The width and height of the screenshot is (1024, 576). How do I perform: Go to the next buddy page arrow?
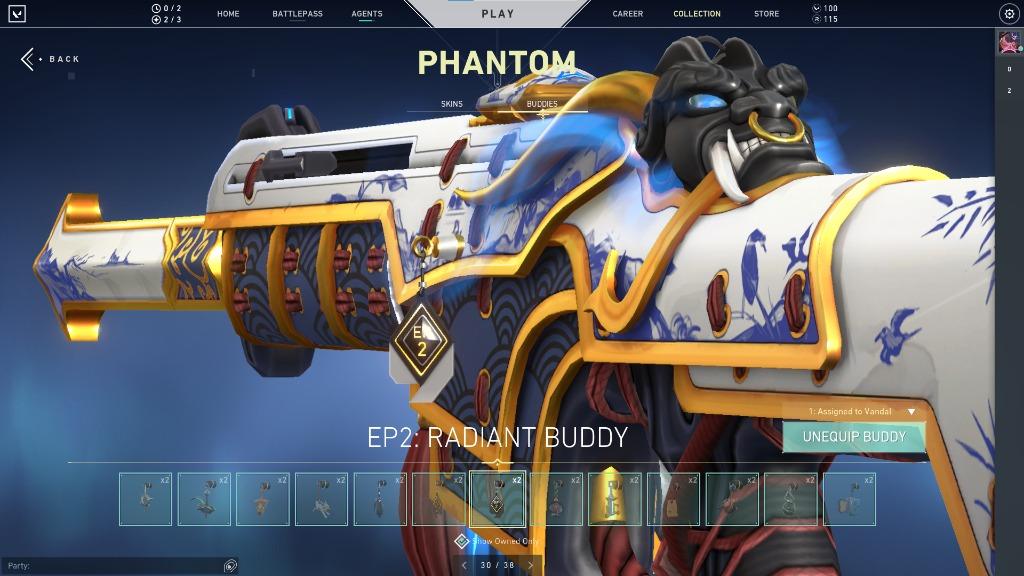[x=530, y=565]
